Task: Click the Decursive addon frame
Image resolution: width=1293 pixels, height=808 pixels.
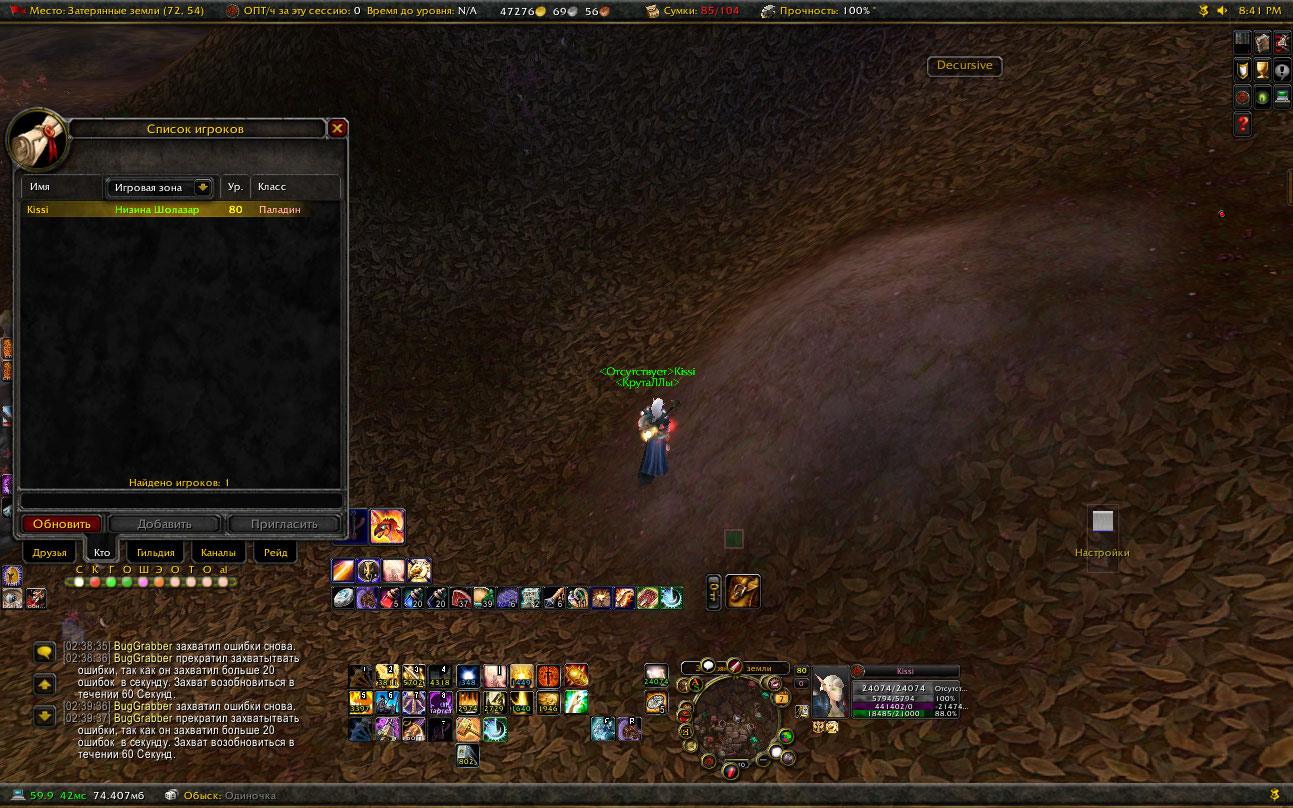Action: [964, 66]
